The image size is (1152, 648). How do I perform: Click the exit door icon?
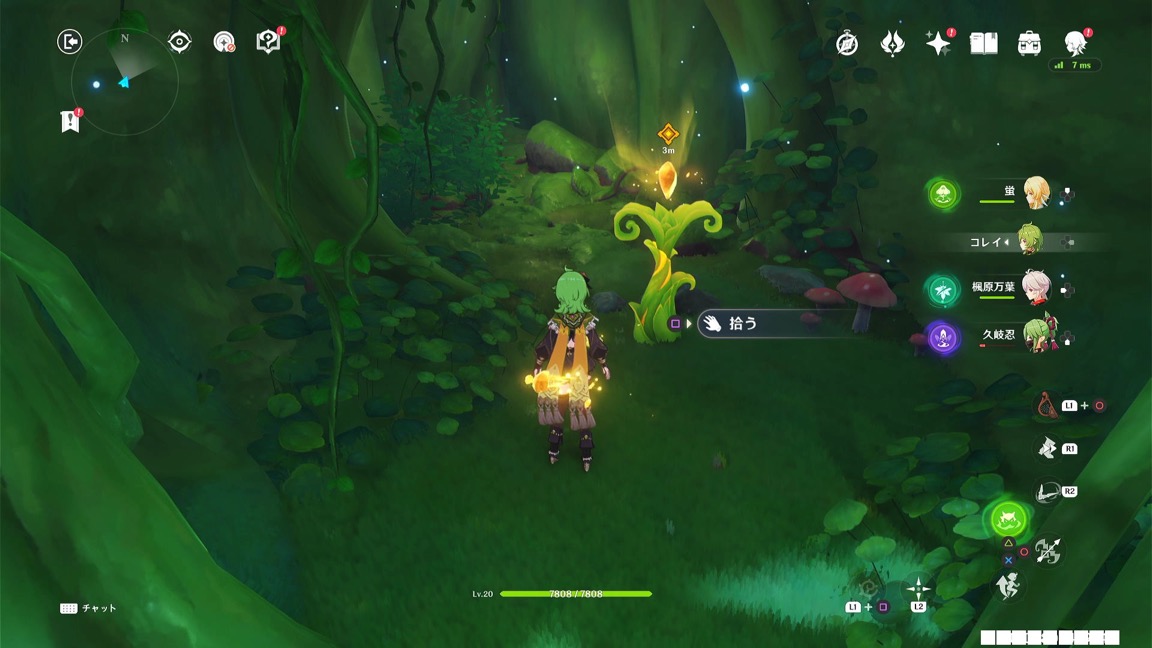(x=69, y=41)
